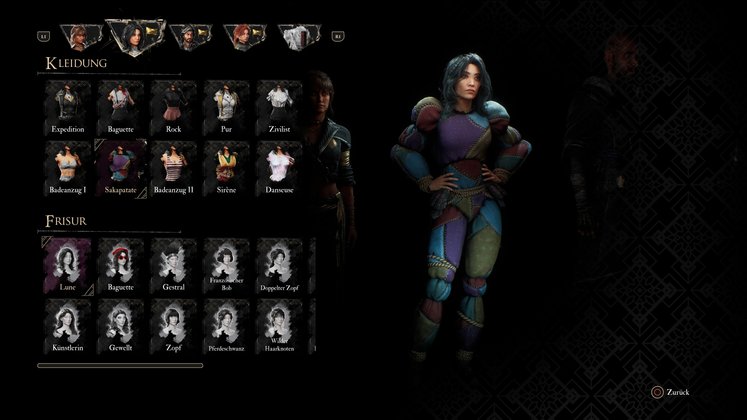Viewport: 747px width, 420px height.
Task: Choose the Baguette hairstyle with red beret
Action: click(x=121, y=265)
